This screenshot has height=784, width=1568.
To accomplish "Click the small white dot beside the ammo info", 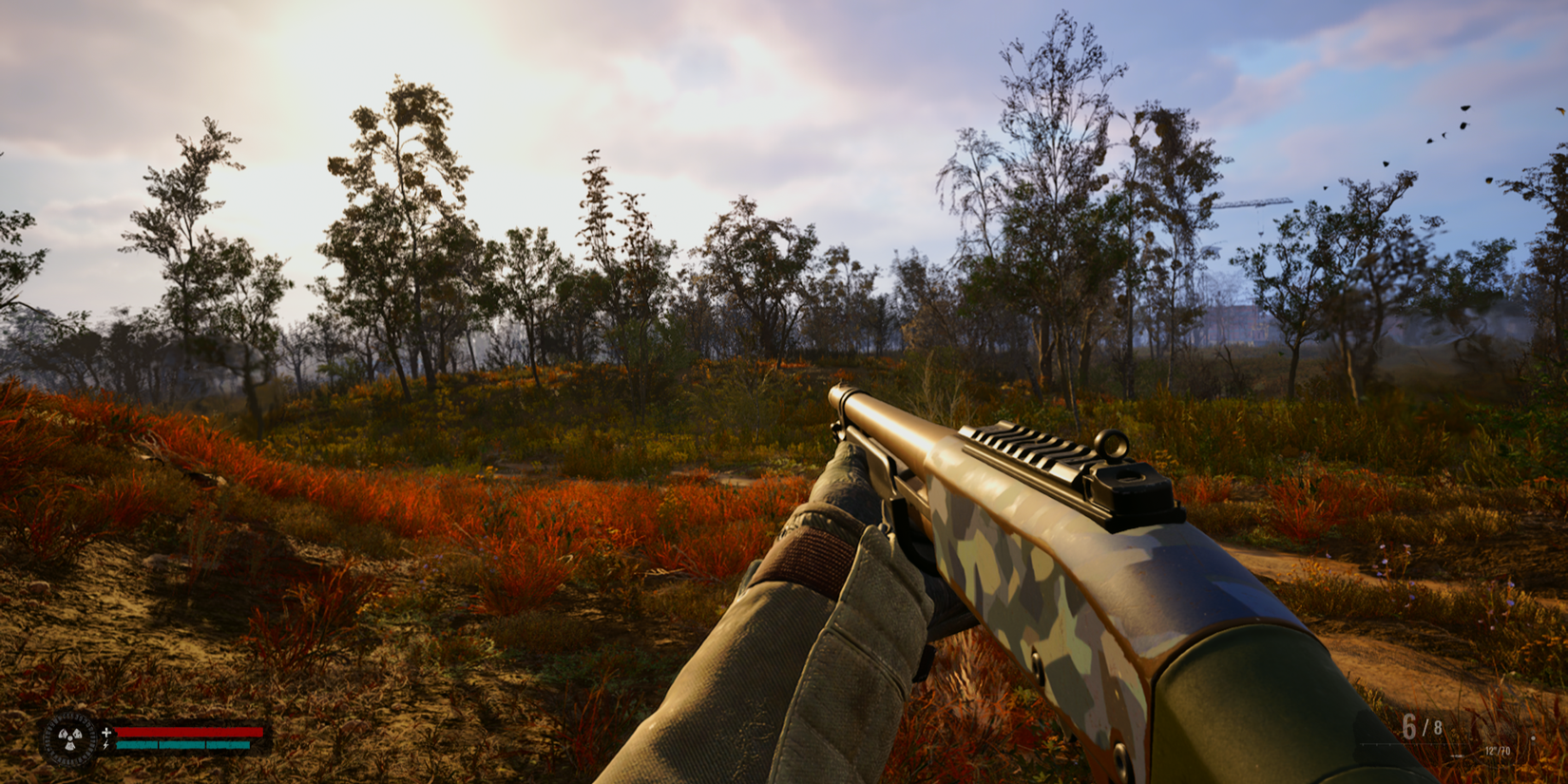I will 1533,738.
